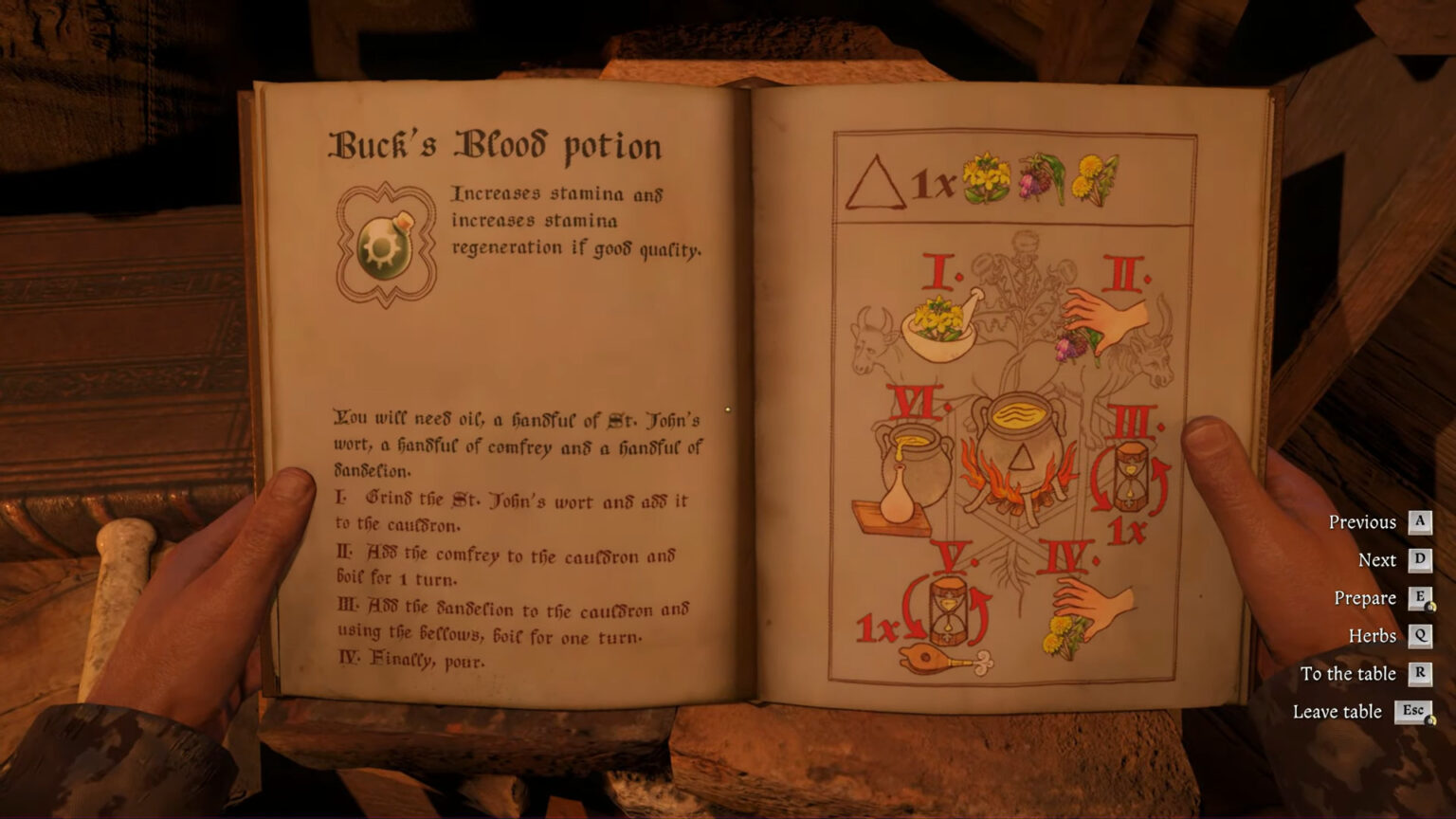Screen dimensions: 1456x819
Task: Click the Previous page option
Action: click(1365, 521)
